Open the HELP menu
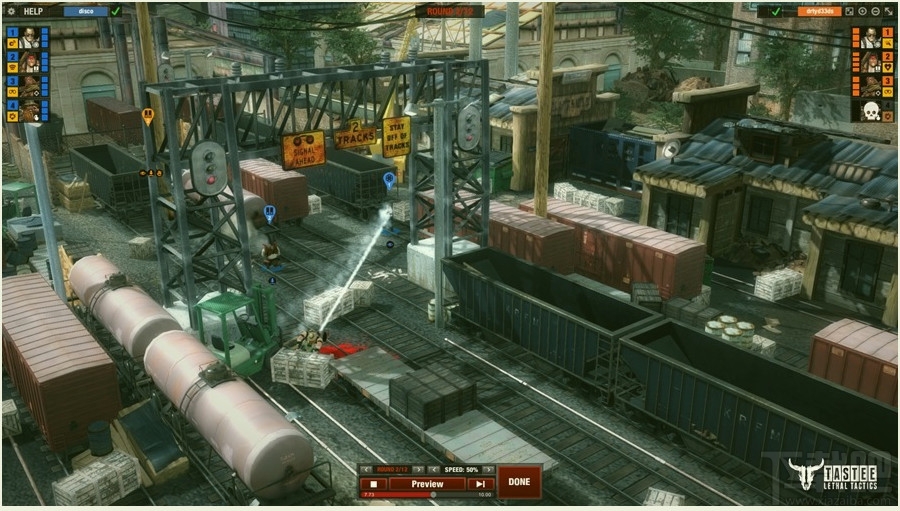 (x=35, y=11)
